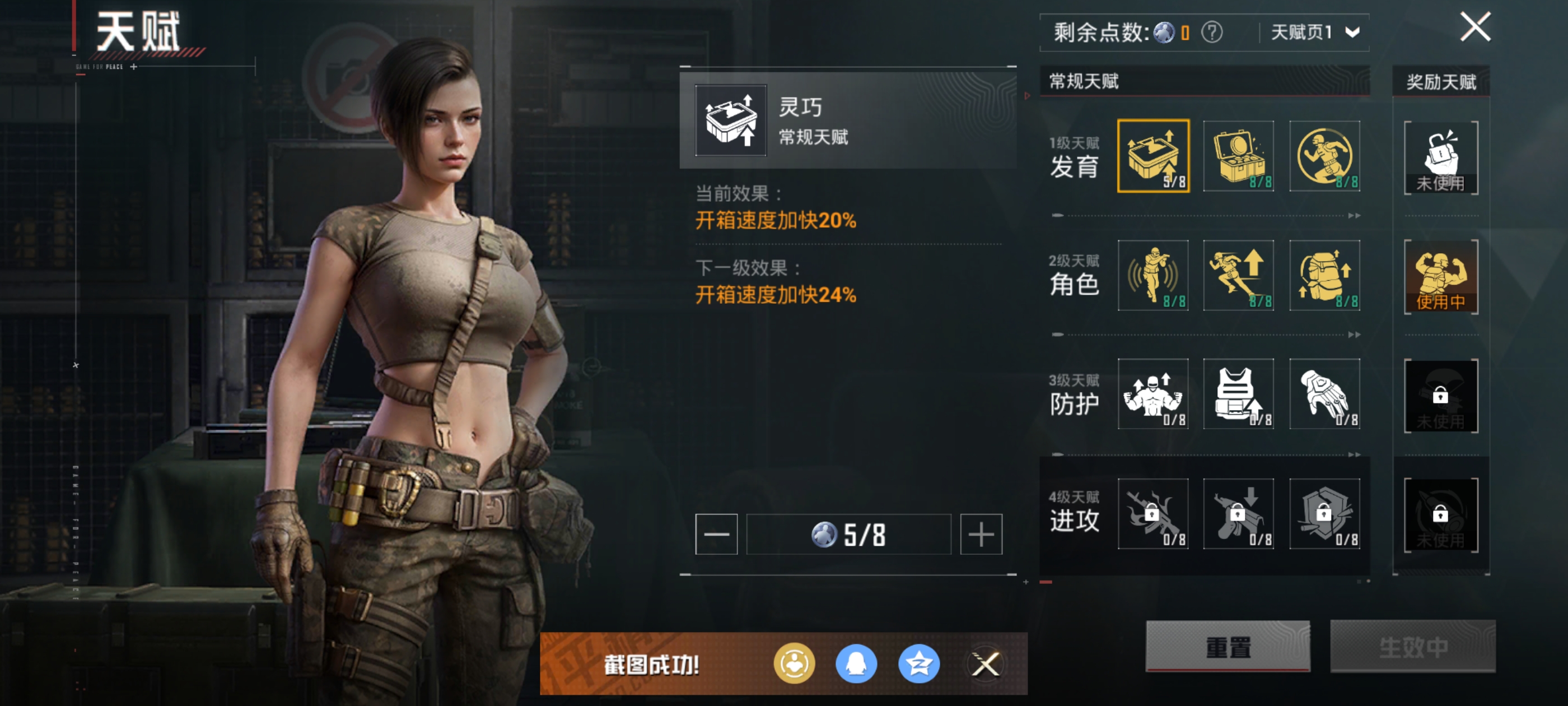Dismiss the screenshot success banner

pos(986,664)
